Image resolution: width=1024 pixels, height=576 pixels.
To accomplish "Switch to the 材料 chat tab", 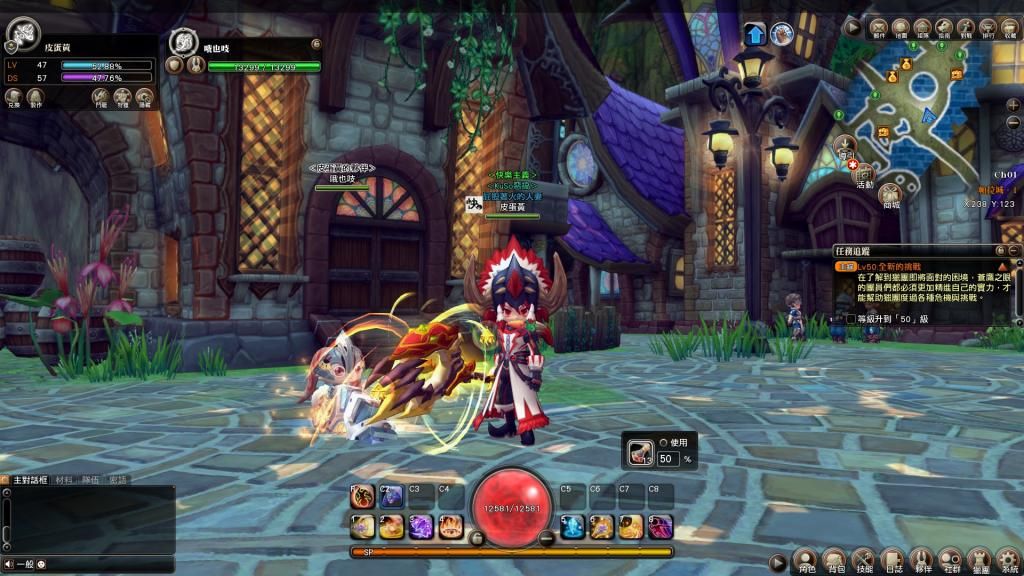I will coord(65,480).
